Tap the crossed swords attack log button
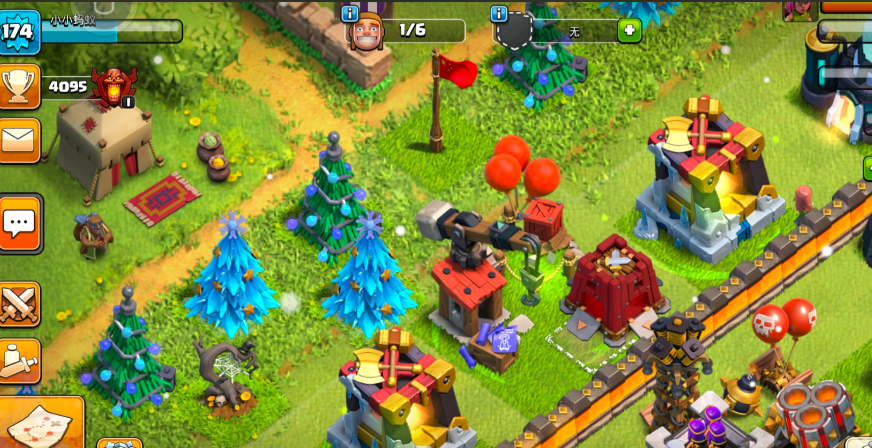The height and width of the screenshot is (448, 872). [x=20, y=304]
